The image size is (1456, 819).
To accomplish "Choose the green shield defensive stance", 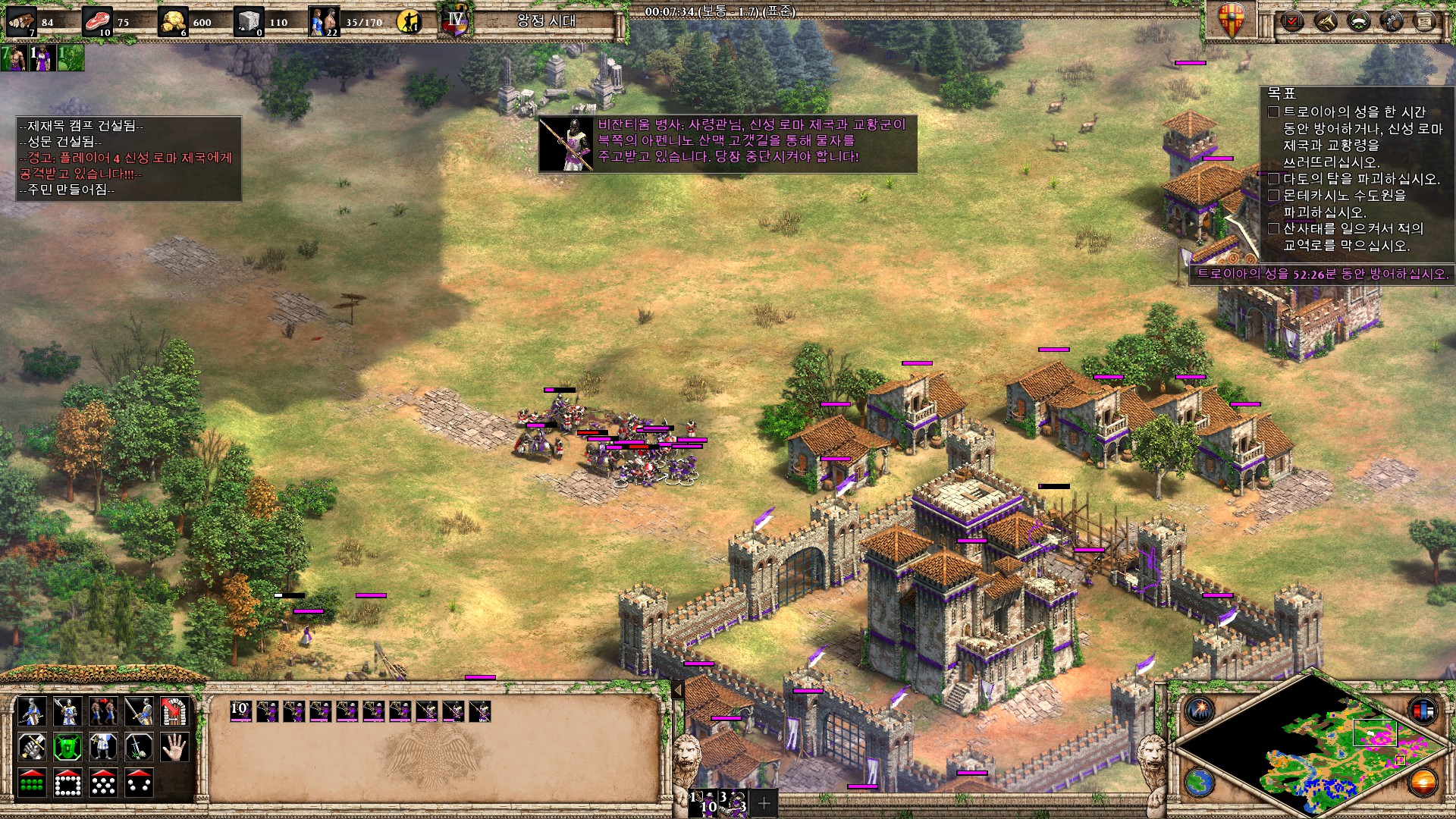I will 67,748.
